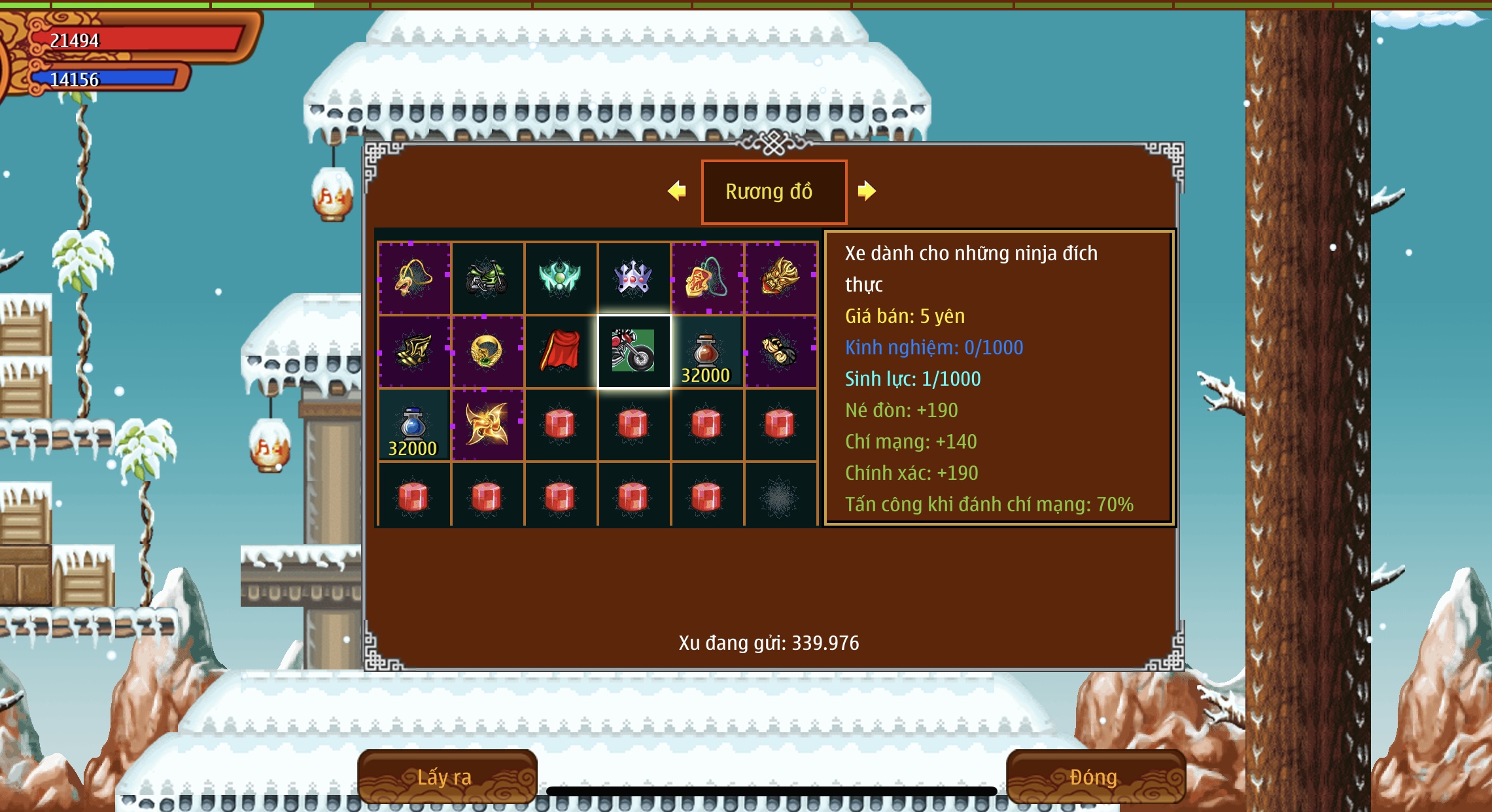Choose the teal winged emblem item
This screenshot has height=812, width=1492.
click(x=560, y=278)
